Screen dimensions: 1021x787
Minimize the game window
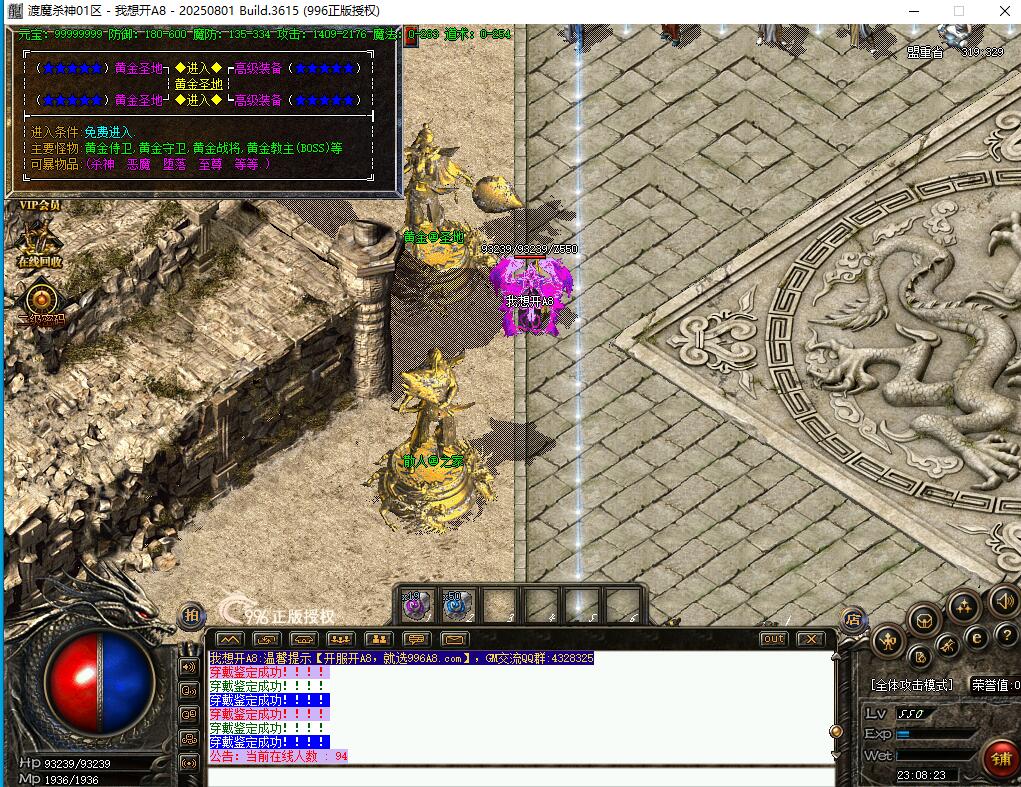point(913,11)
